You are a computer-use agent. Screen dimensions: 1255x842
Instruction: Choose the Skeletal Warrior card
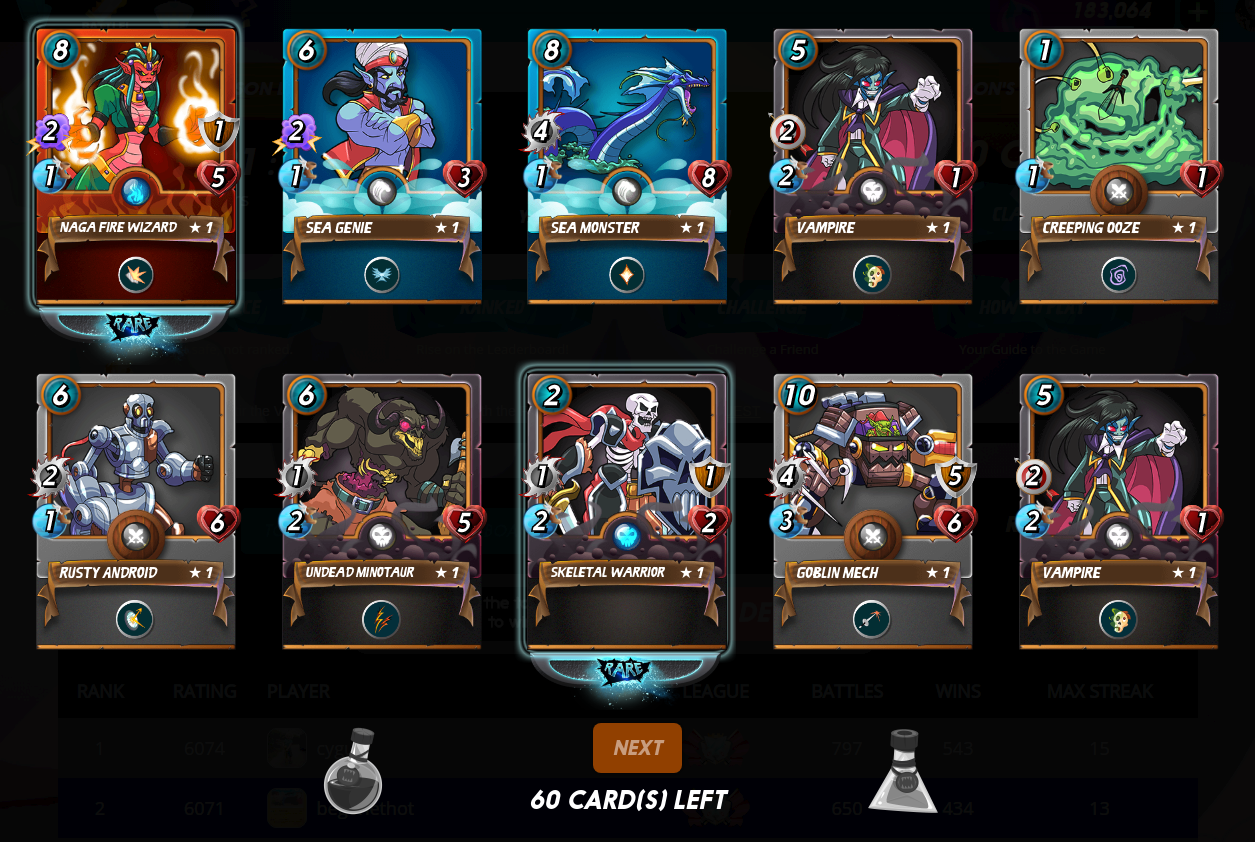pyautogui.click(x=627, y=510)
